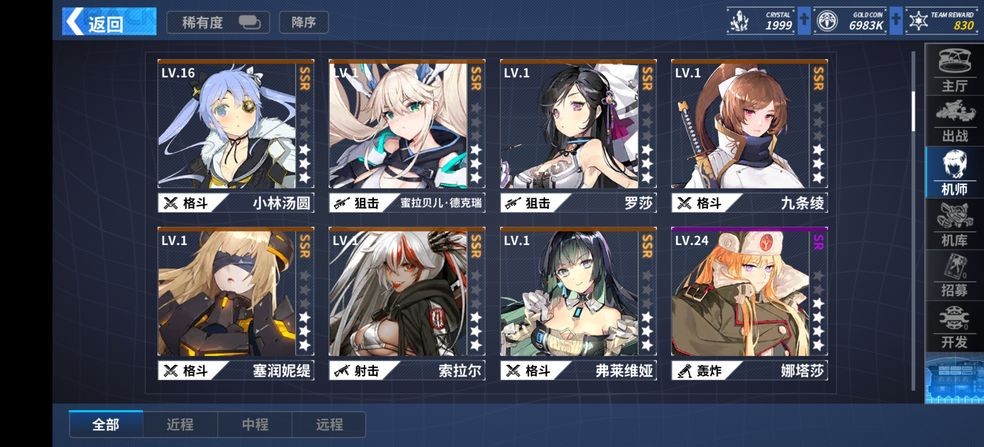
Task: Select the 娜塔莎 pilot card
Action: [x=750, y=303]
